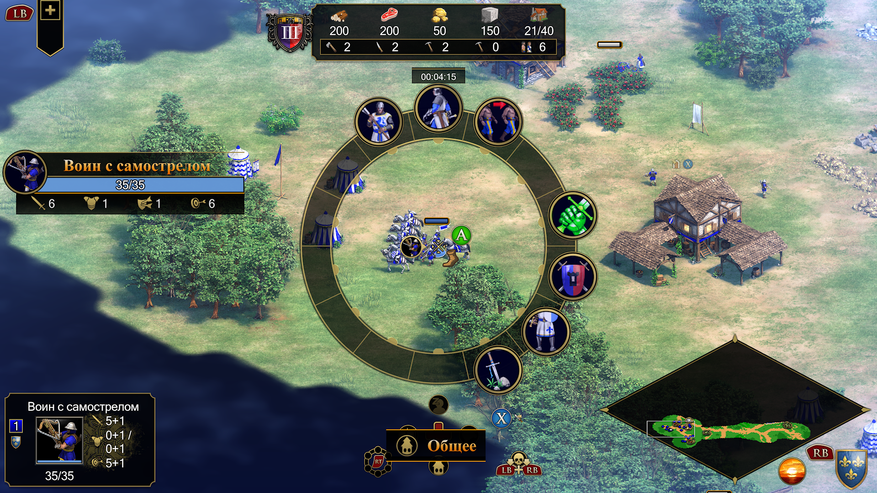Screen dimensions: 877x493
Task: Click the lower tent icon on the ring
Action: (323, 230)
